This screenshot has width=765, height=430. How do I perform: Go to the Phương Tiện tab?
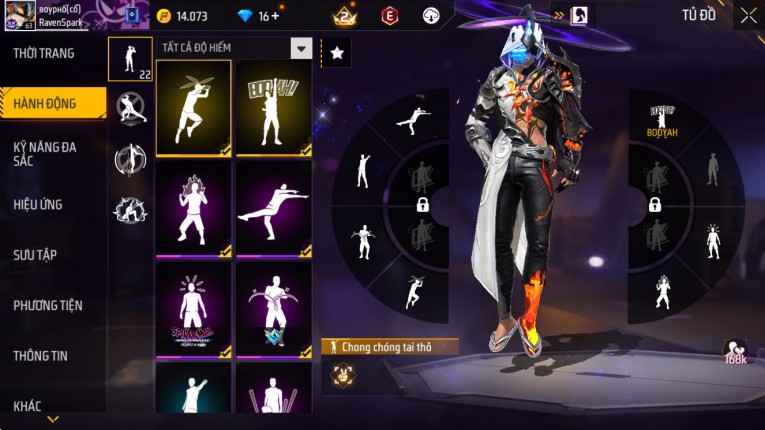[x=48, y=305]
